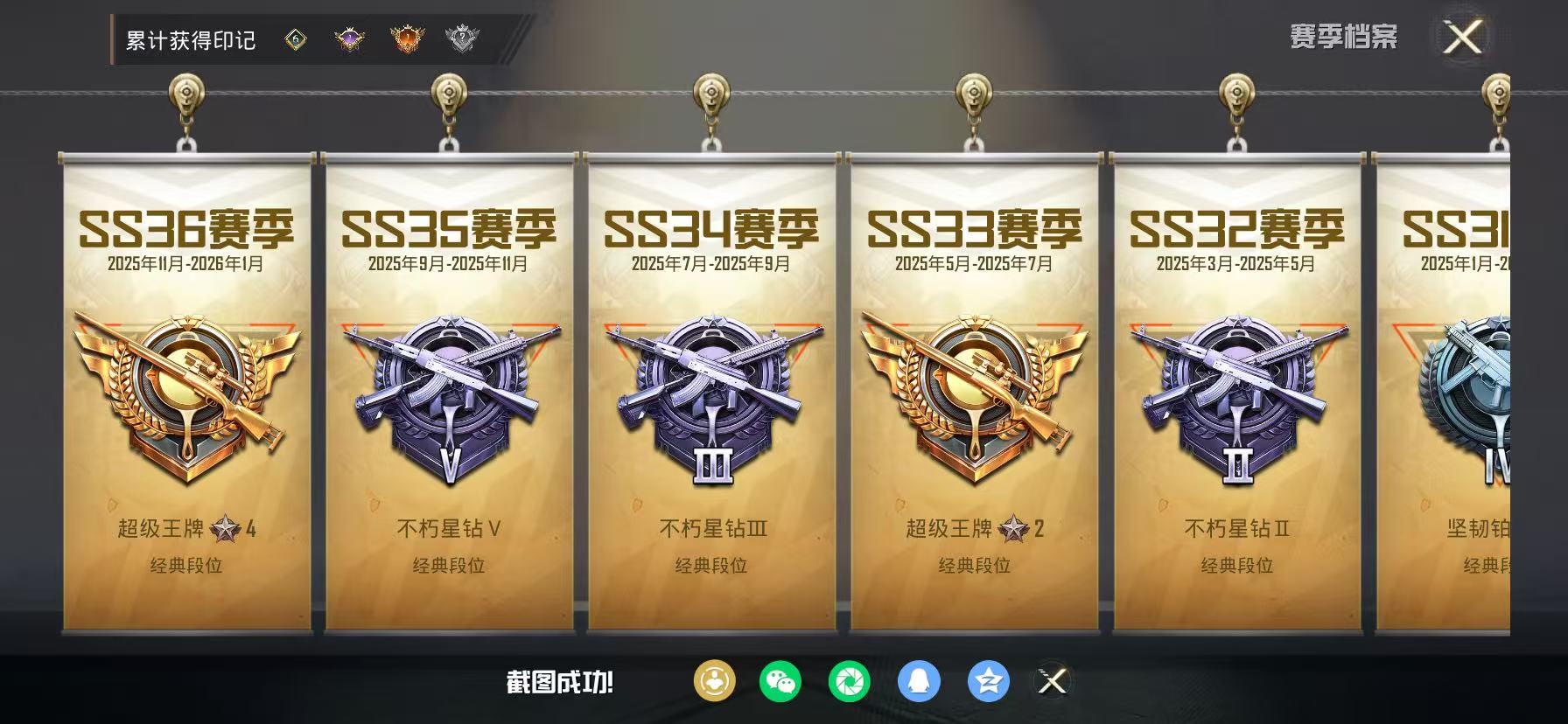The width and height of the screenshot is (1568, 724).
Task: Select the orange shield rank seal
Action: tap(404, 38)
